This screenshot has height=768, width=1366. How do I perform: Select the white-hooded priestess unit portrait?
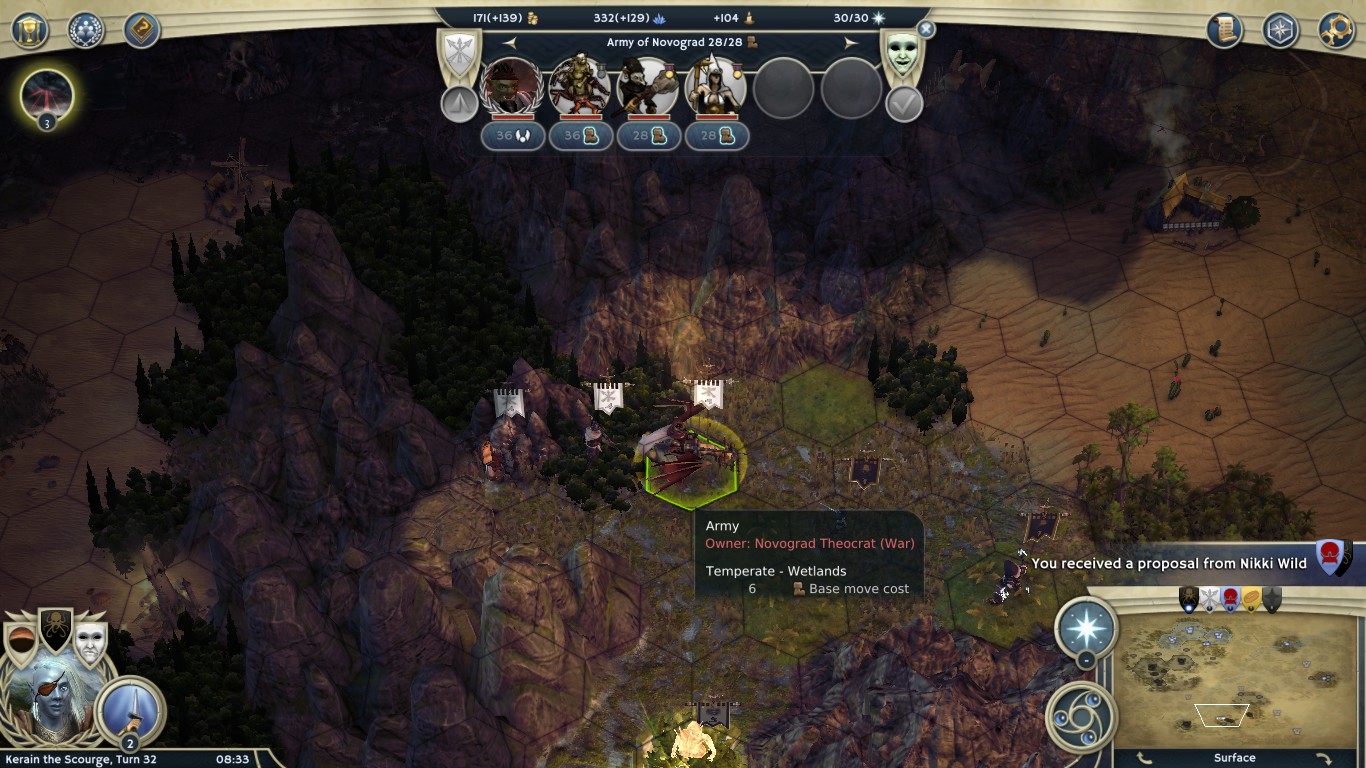(x=716, y=87)
